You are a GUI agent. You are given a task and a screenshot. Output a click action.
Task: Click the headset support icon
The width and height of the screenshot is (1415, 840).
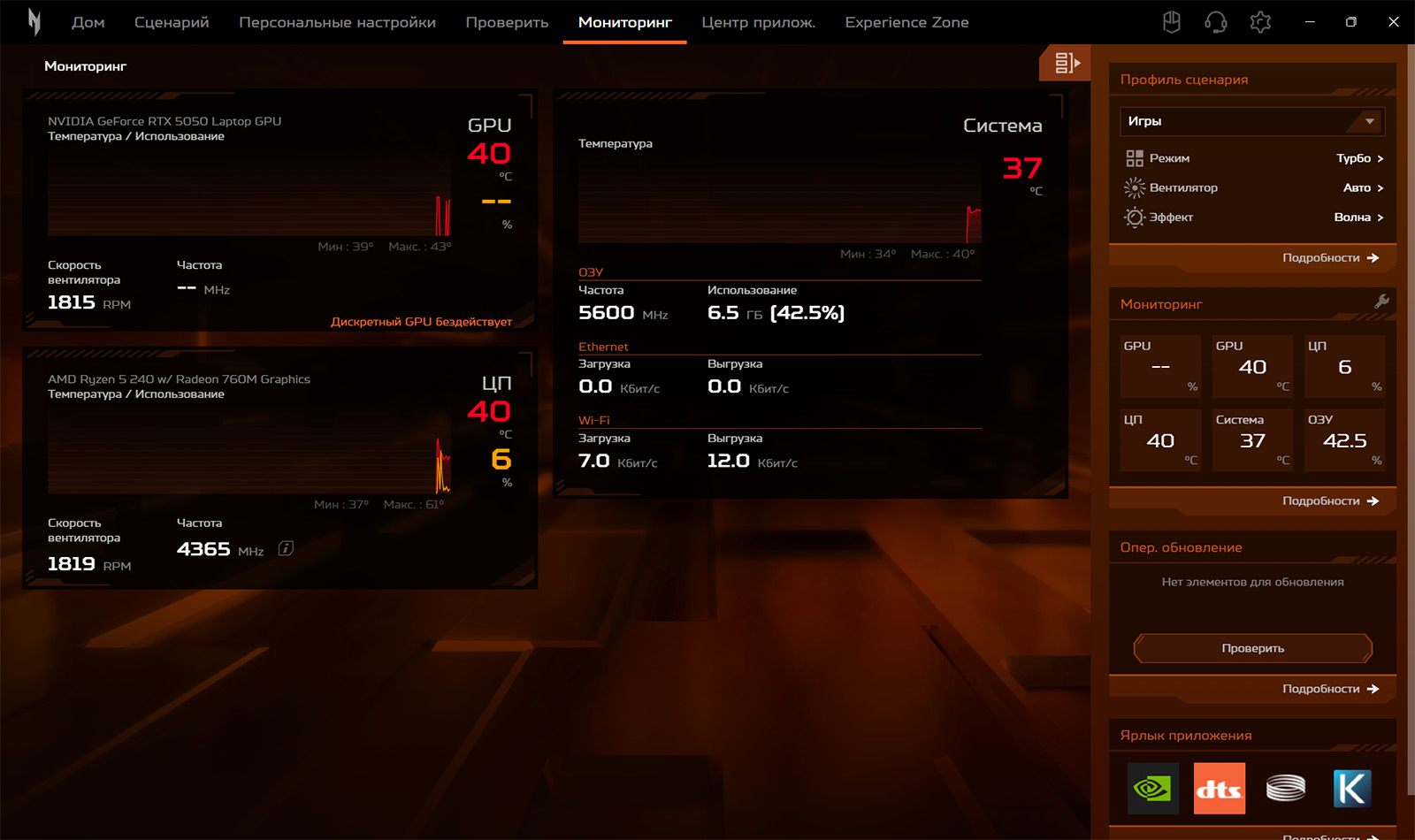click(x=1216, y=22)
